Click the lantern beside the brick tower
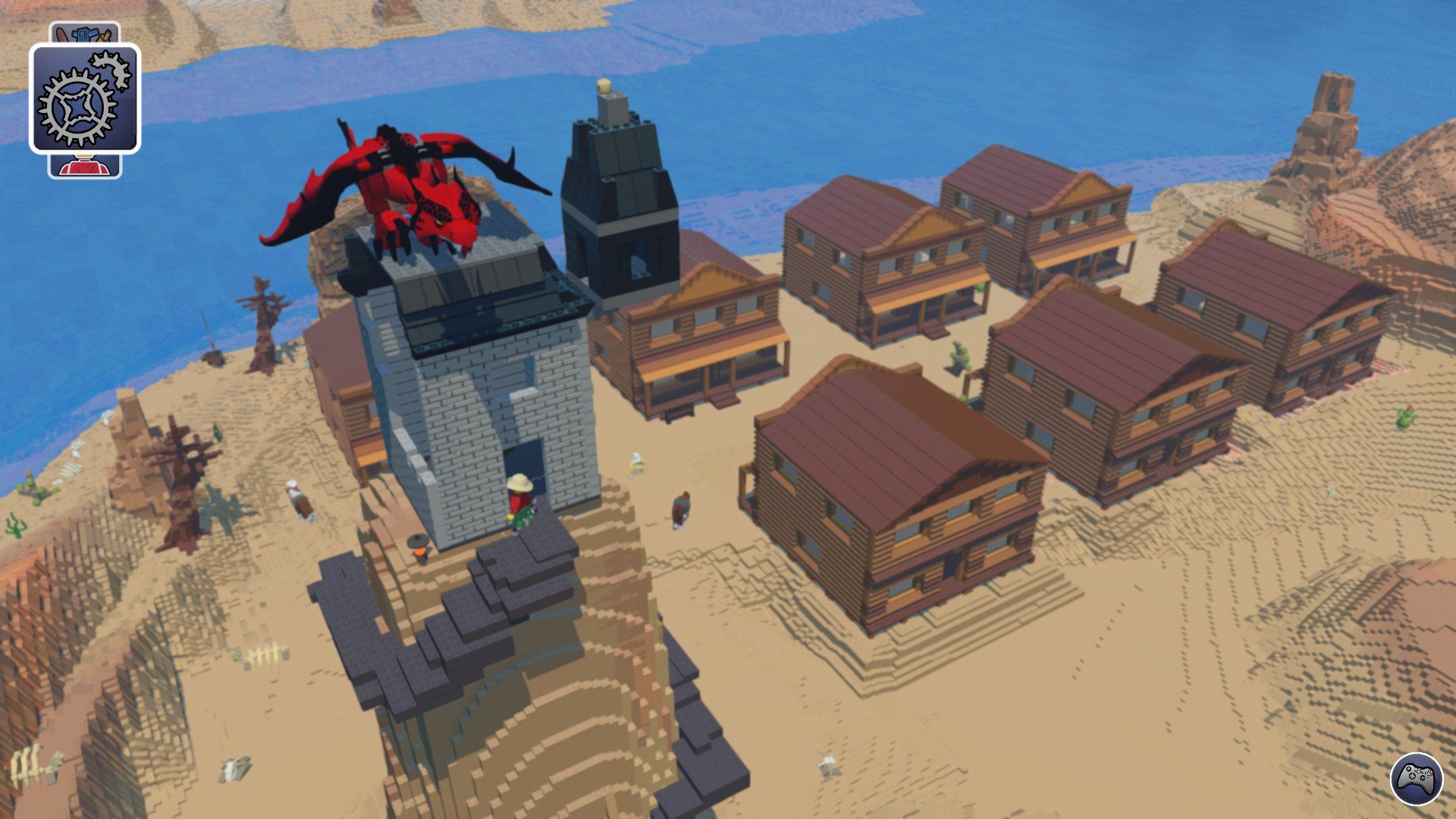This screenshot has width=1456, height=819. click(419, 544)
